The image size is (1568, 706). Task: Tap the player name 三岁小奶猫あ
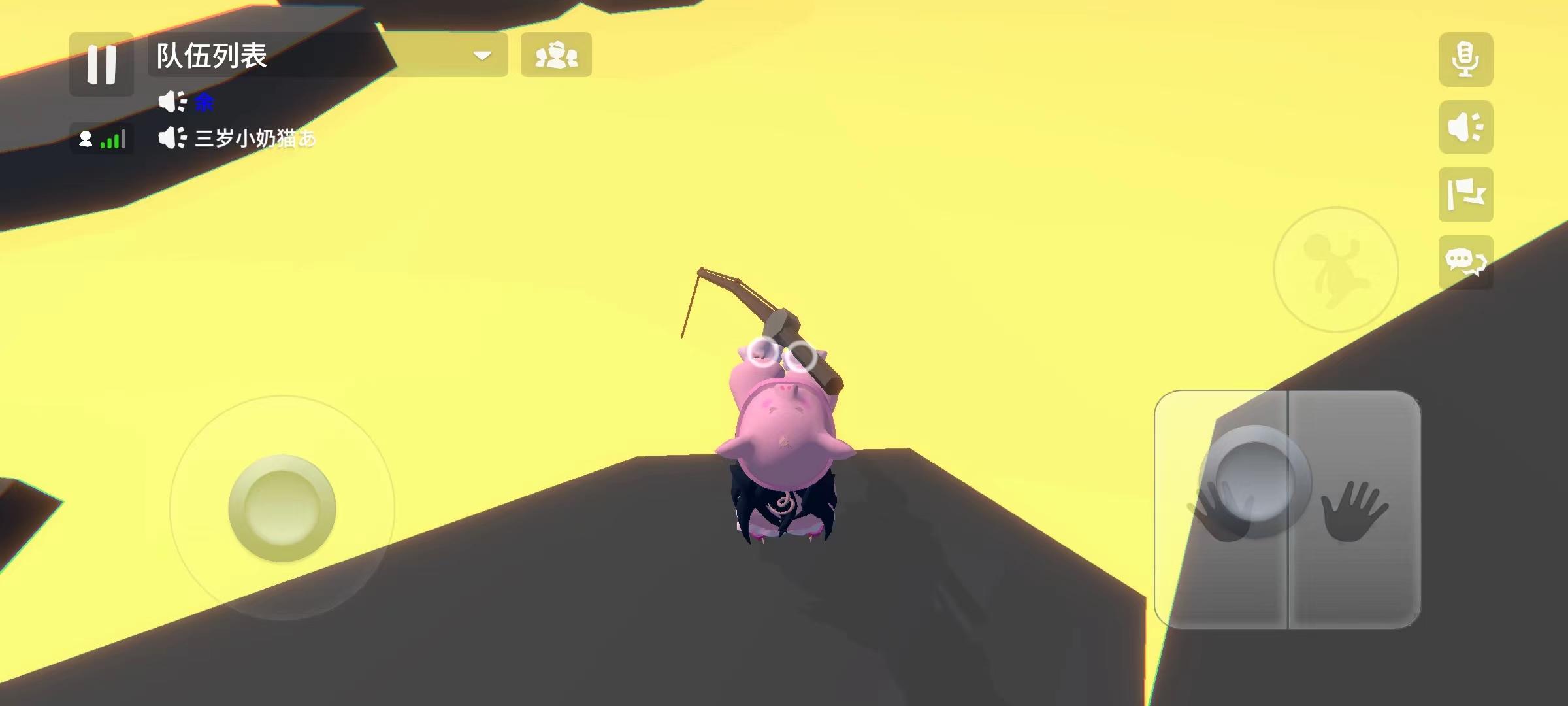255,139
